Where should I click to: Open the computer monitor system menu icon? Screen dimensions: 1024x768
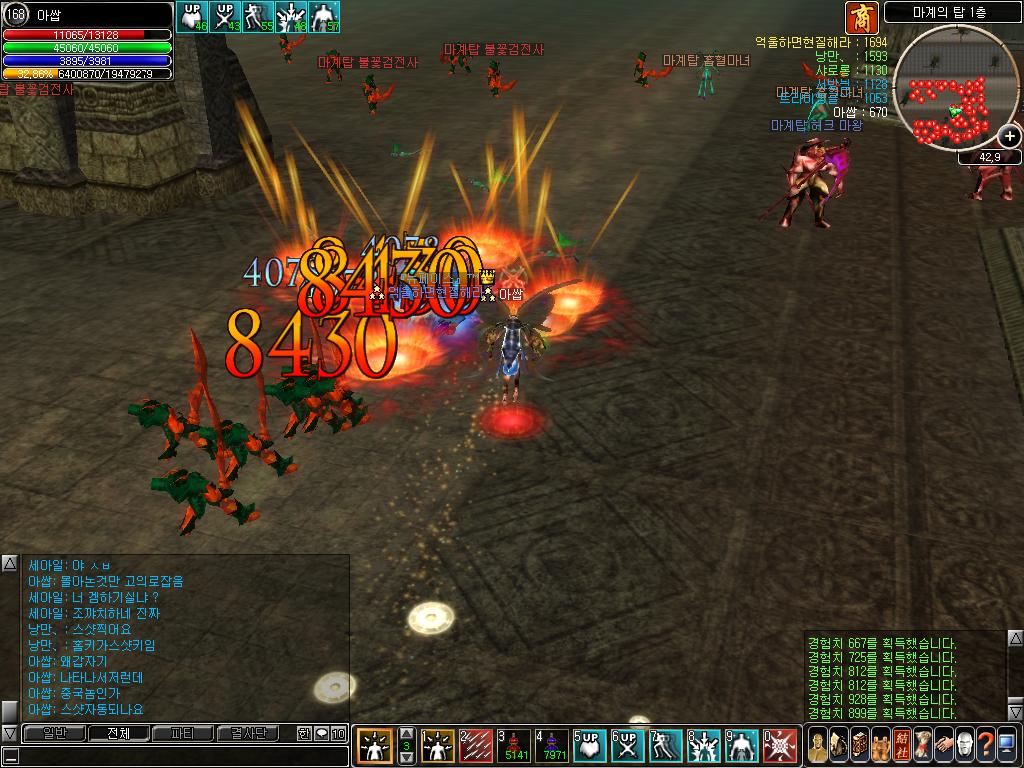tap(1006, 746)
